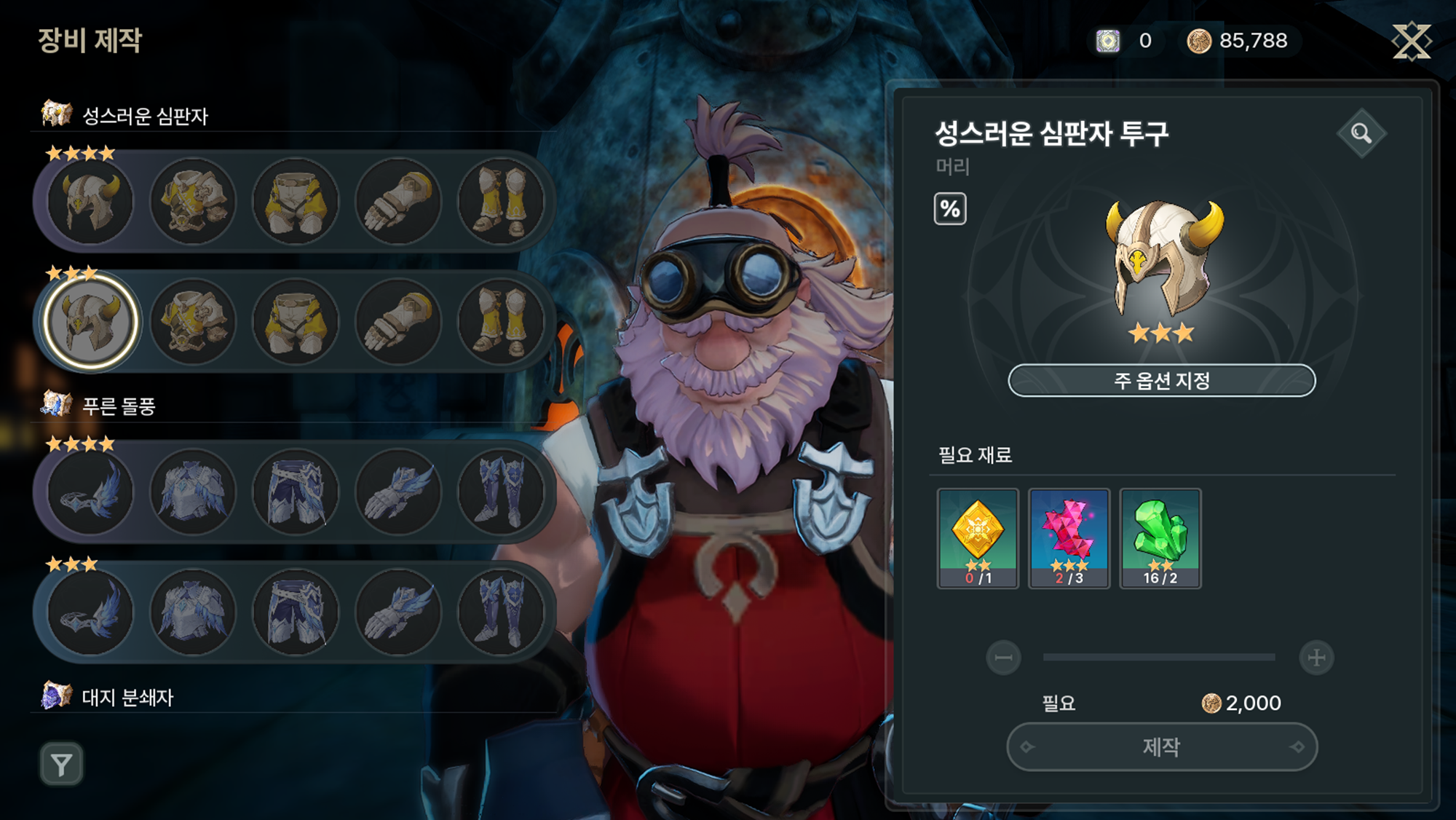This screenshot has width=1456, height=820.
Task: Open the 주 옵션 지정 main option selector
Action: (1161, 380)
